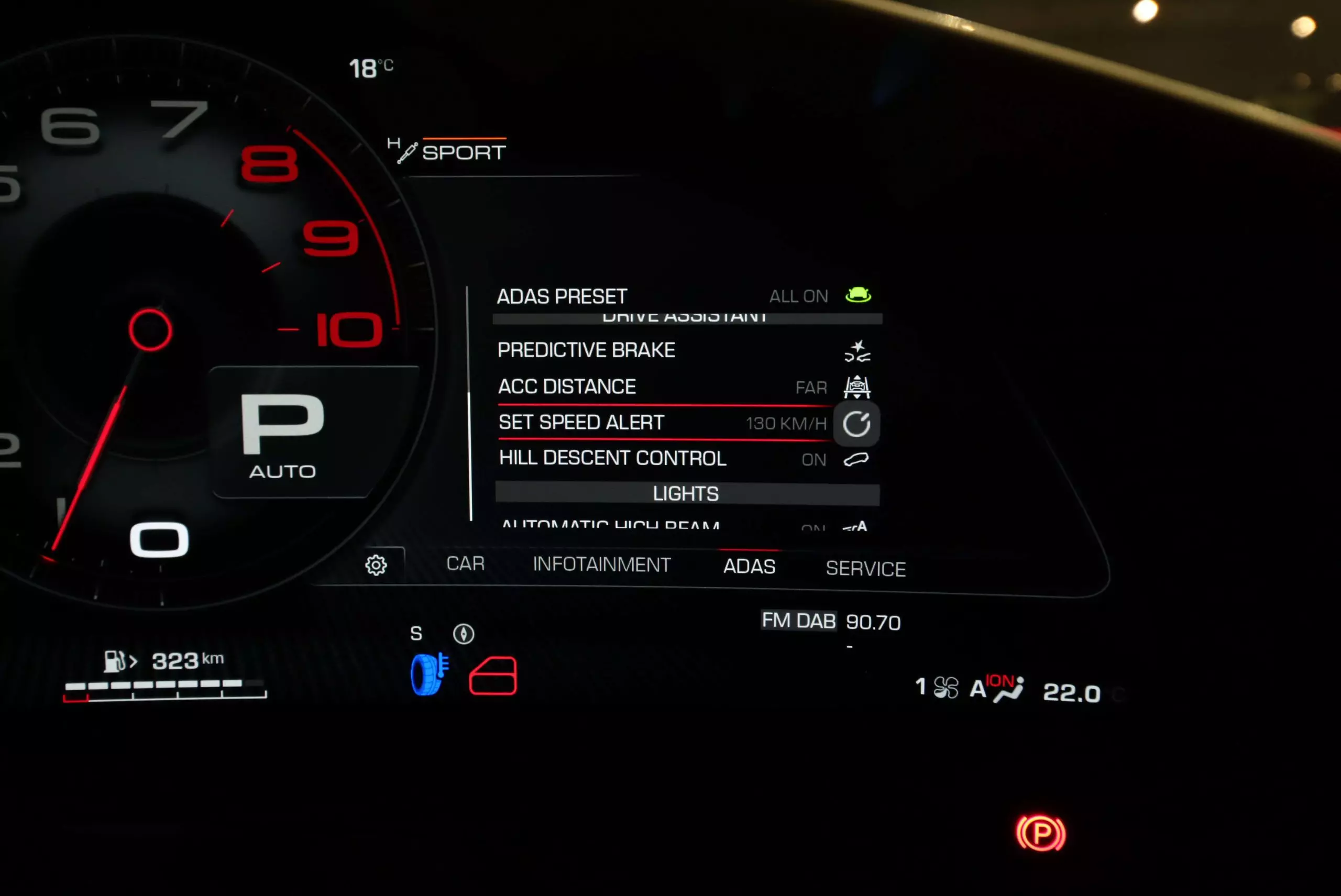This screenshot has width=1341, height=896.
Task: Open the ADAS PRESET setting
Action: (x=683, y=296)
